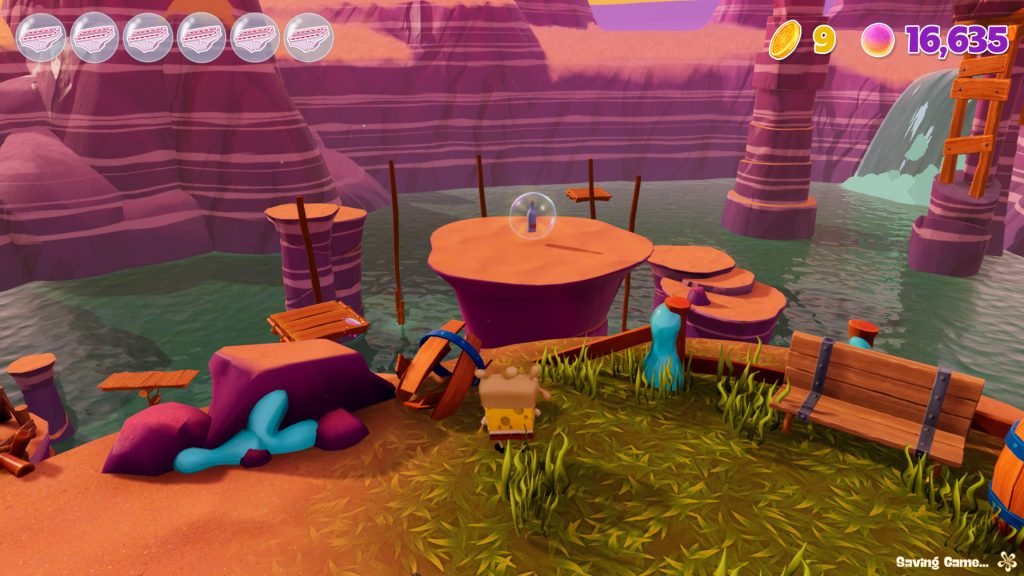Select the pink jelly currency icon
The image size is (1024, 576).
(877, 40)
